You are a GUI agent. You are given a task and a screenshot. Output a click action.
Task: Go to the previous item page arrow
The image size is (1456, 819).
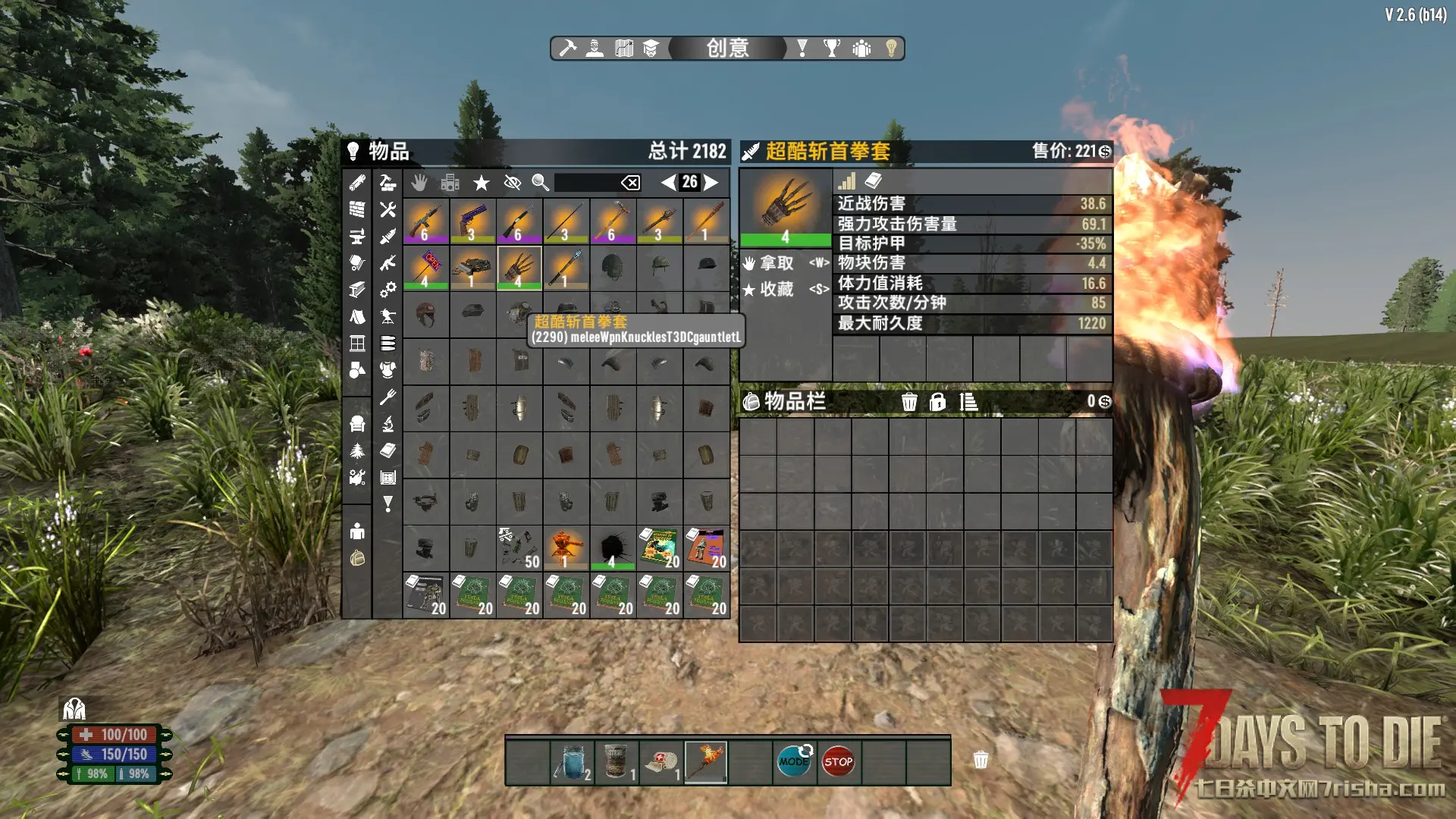pos(668,182)
